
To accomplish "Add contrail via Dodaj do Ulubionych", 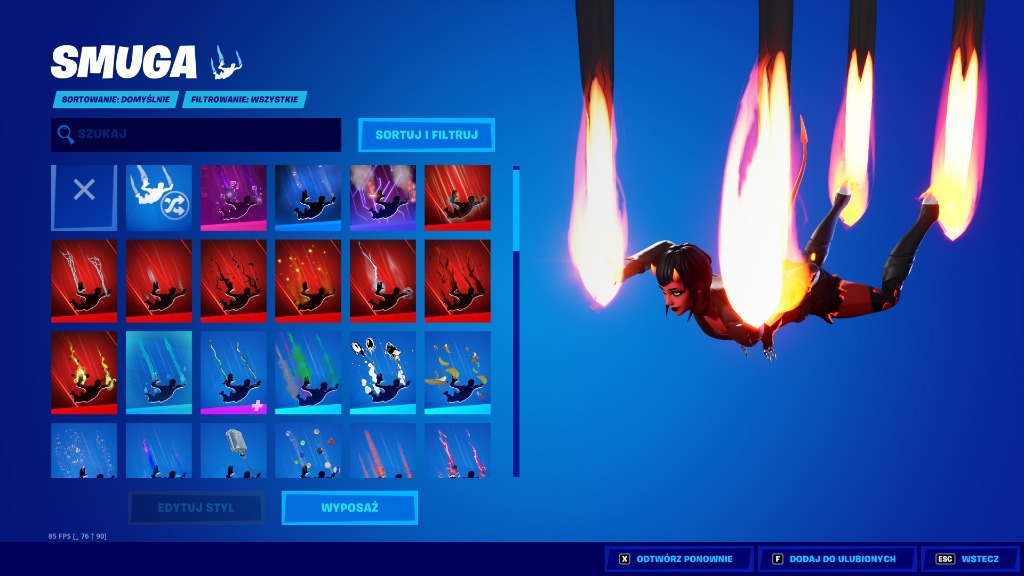I will coord(836,559).
